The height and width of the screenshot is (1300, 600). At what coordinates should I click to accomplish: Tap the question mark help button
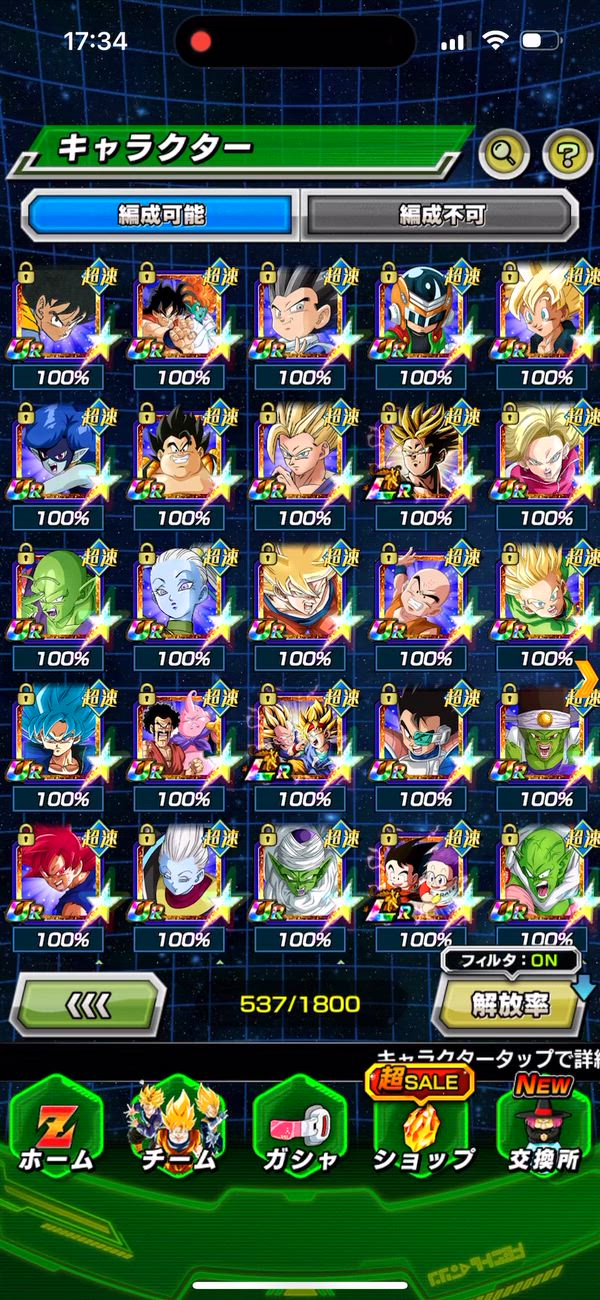(x=567, y=153)
